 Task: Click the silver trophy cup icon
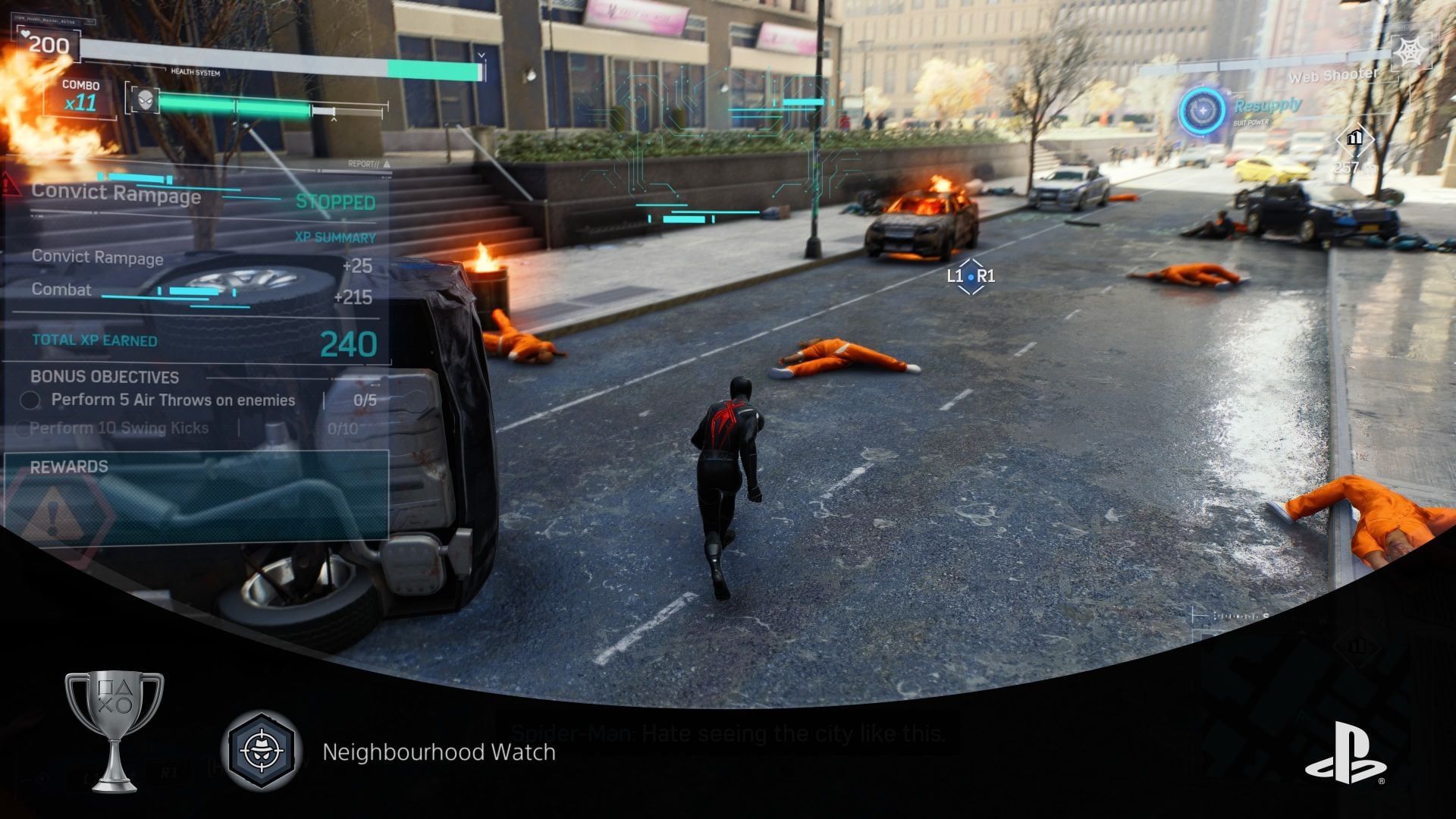coord(114,730)
